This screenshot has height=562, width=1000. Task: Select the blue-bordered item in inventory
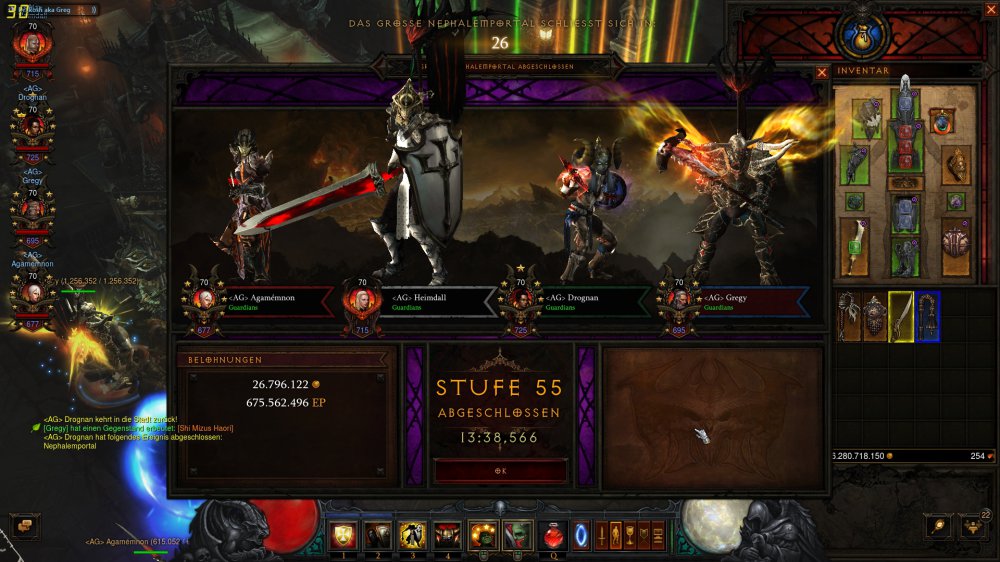click(x=927, y=316)
